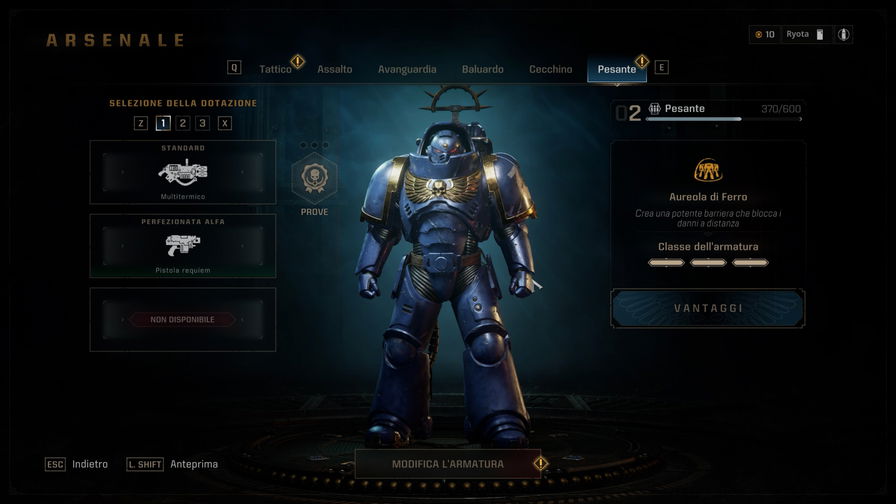Select the Pistola requiem weapon slot
This screenshot has width=896, height=504.
(183, 246)
